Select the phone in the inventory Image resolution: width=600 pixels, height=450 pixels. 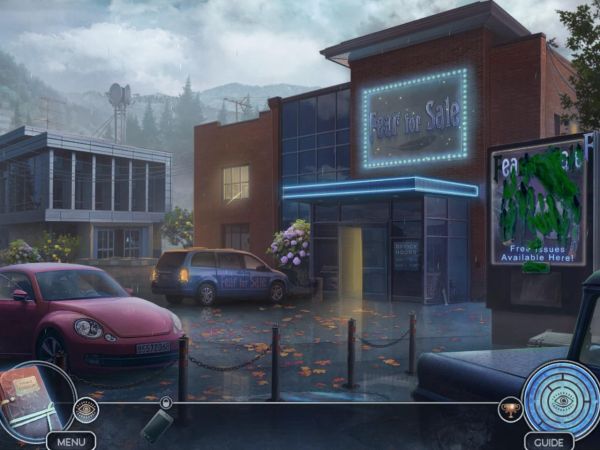157,425
